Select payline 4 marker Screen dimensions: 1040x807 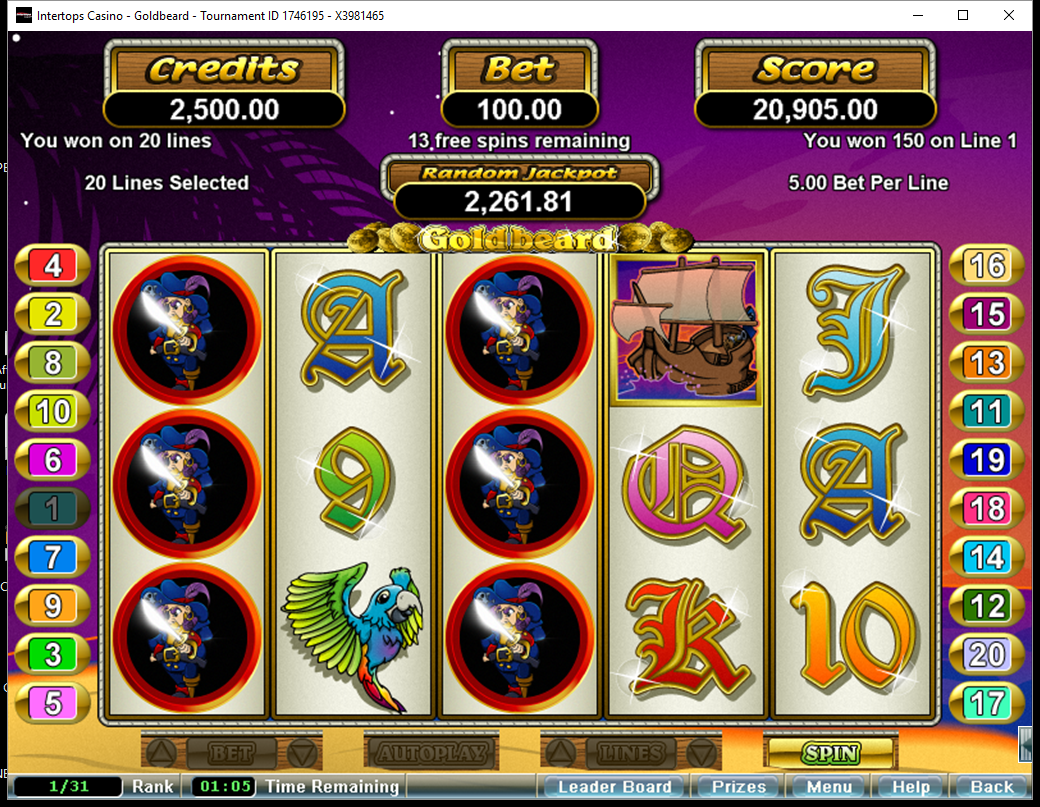[53, 266]
